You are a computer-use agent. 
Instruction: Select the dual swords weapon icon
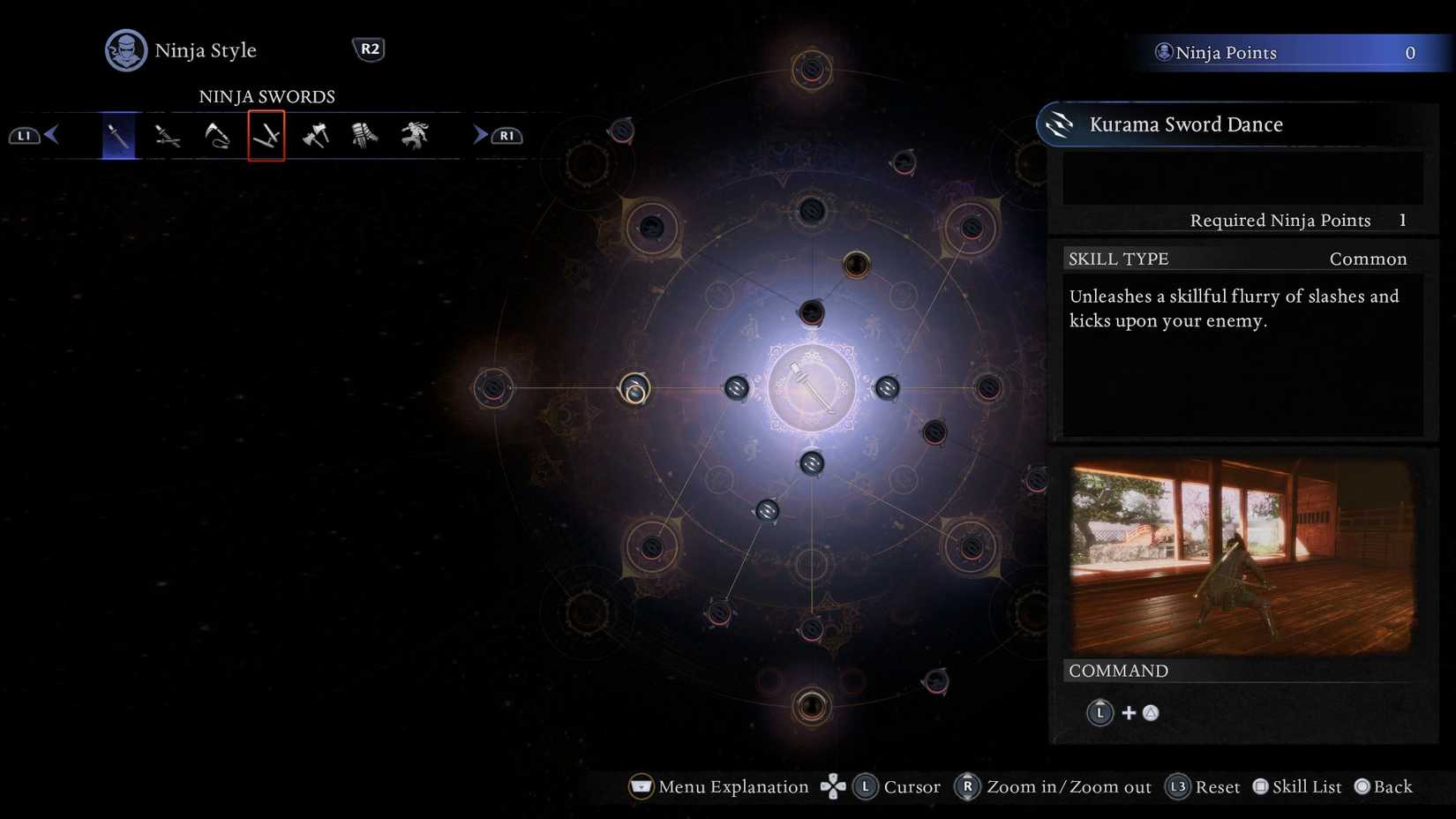pyautogui.click(x=167, y=135)
